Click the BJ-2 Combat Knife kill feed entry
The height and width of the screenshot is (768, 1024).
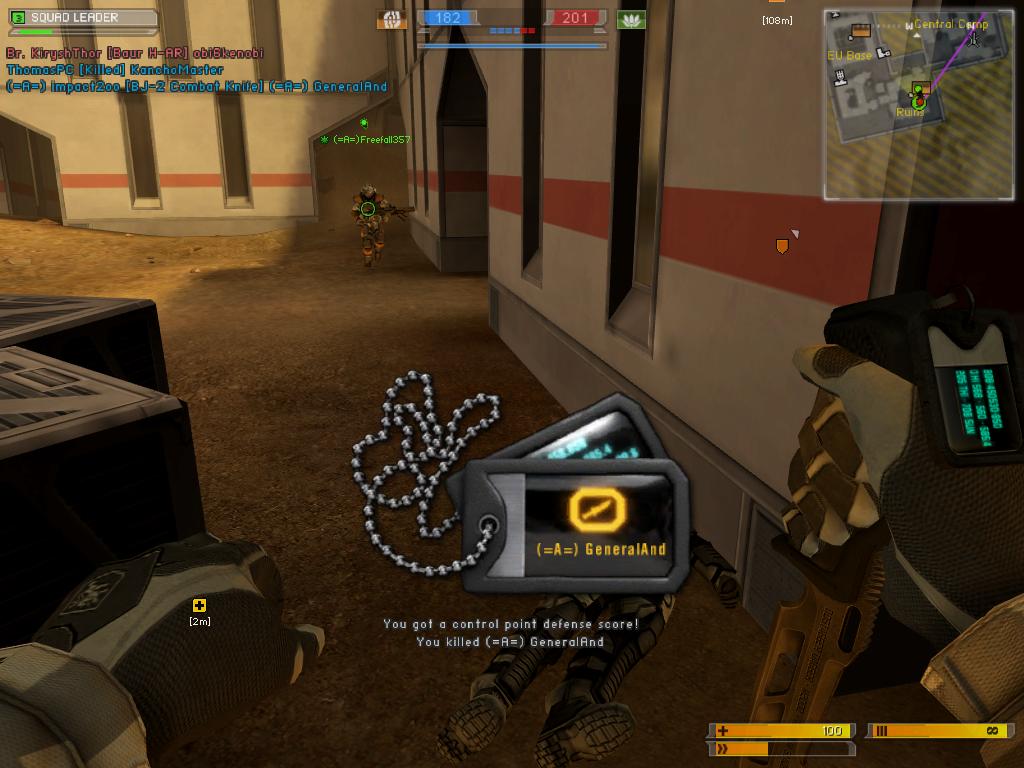click(196, 87)
